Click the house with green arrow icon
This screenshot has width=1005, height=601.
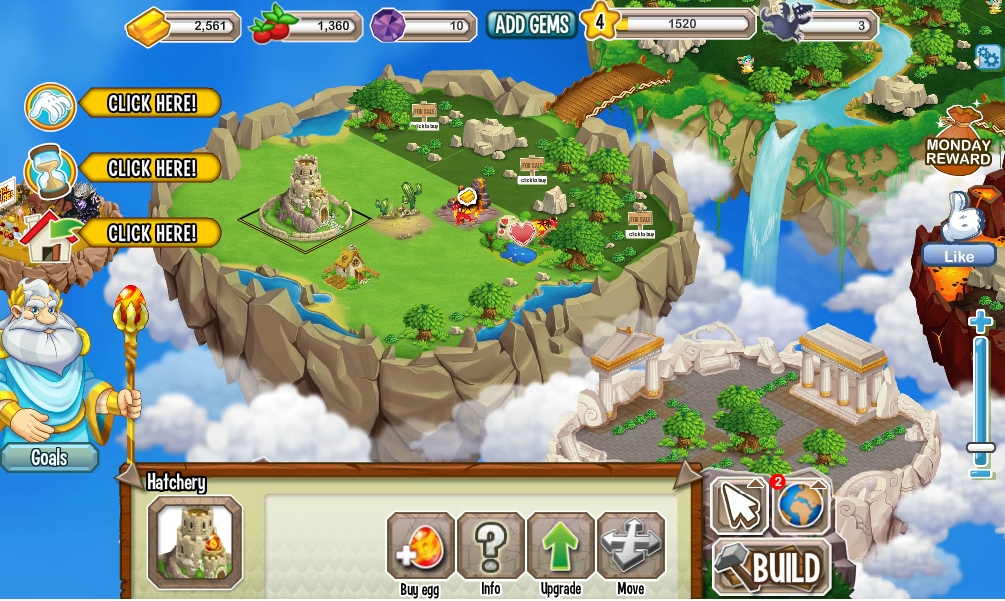[51, 236]
